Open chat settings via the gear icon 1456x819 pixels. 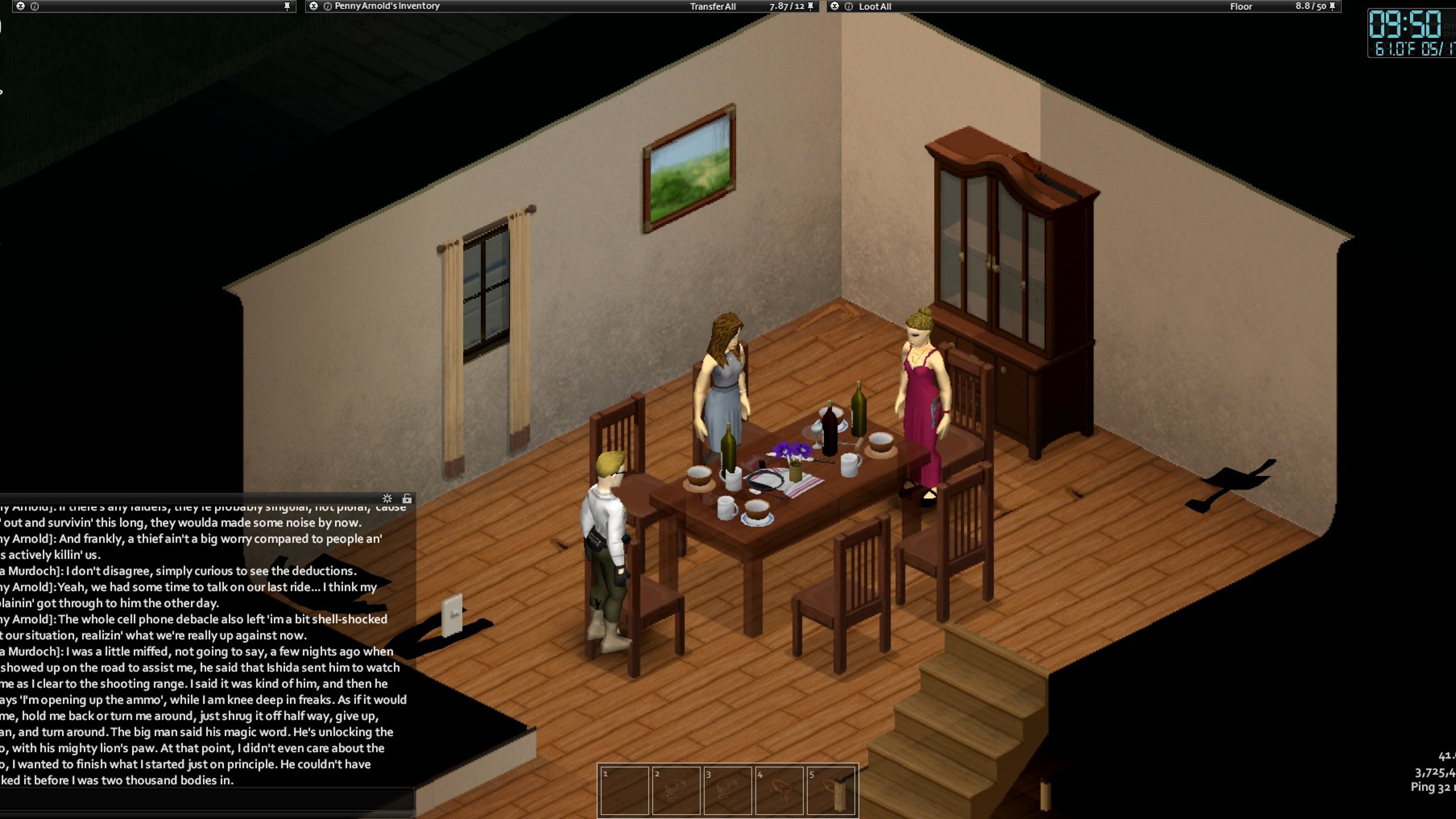click(x=387, y=499)
